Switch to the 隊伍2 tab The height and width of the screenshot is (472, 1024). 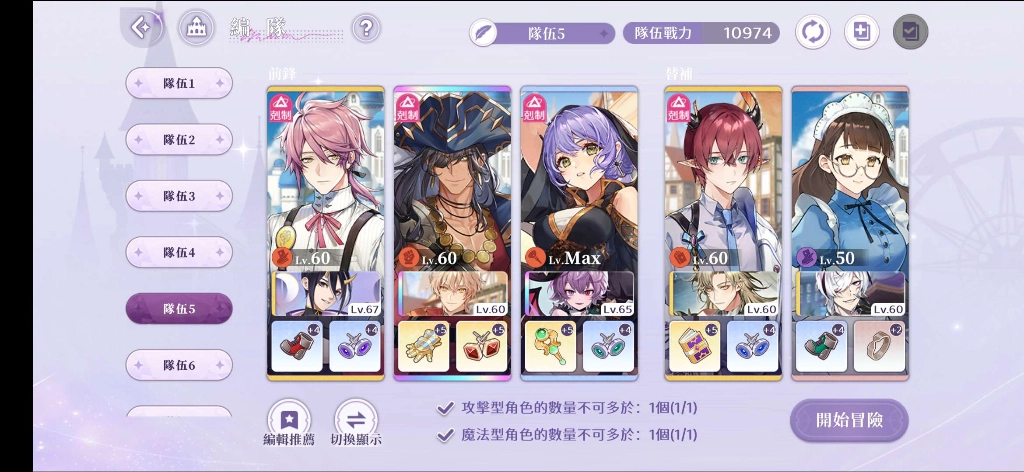(x=179, y=140)
